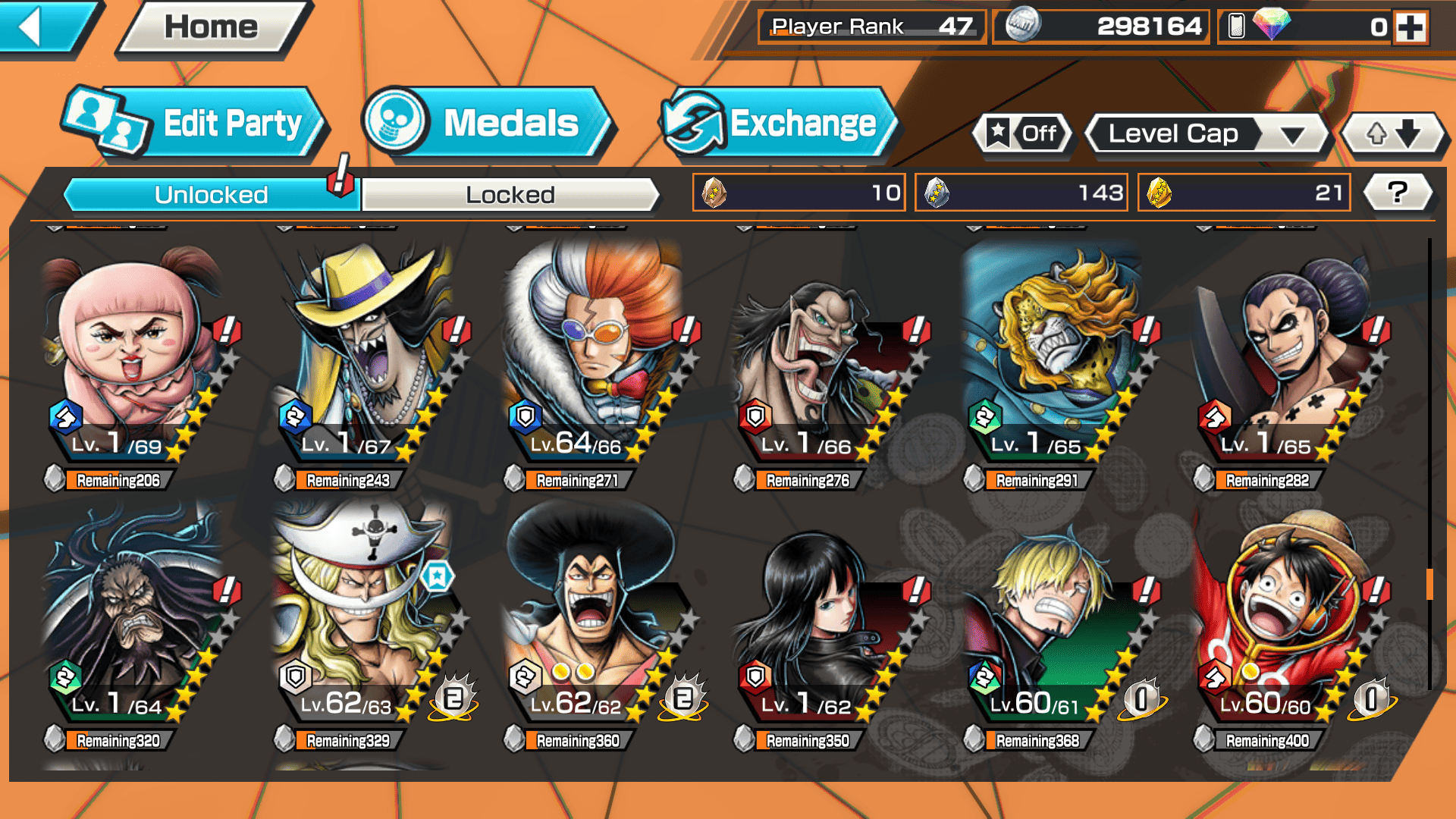Switch to the Locked tab
This screenshot has height=819, width=1456.
pyautogui.click(x=510, y=195)
